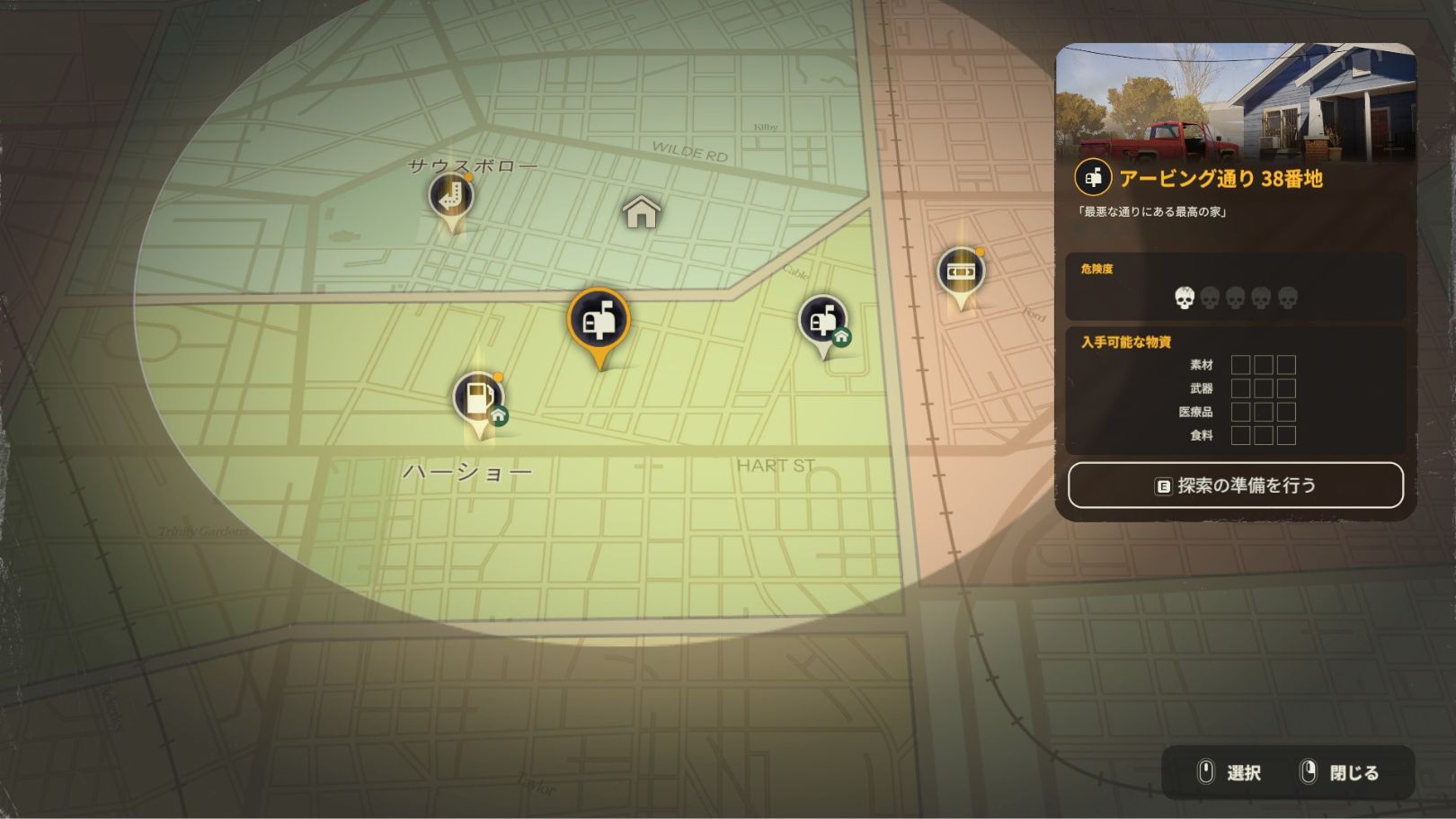Close the map with 閉じる

point(1340,772)
